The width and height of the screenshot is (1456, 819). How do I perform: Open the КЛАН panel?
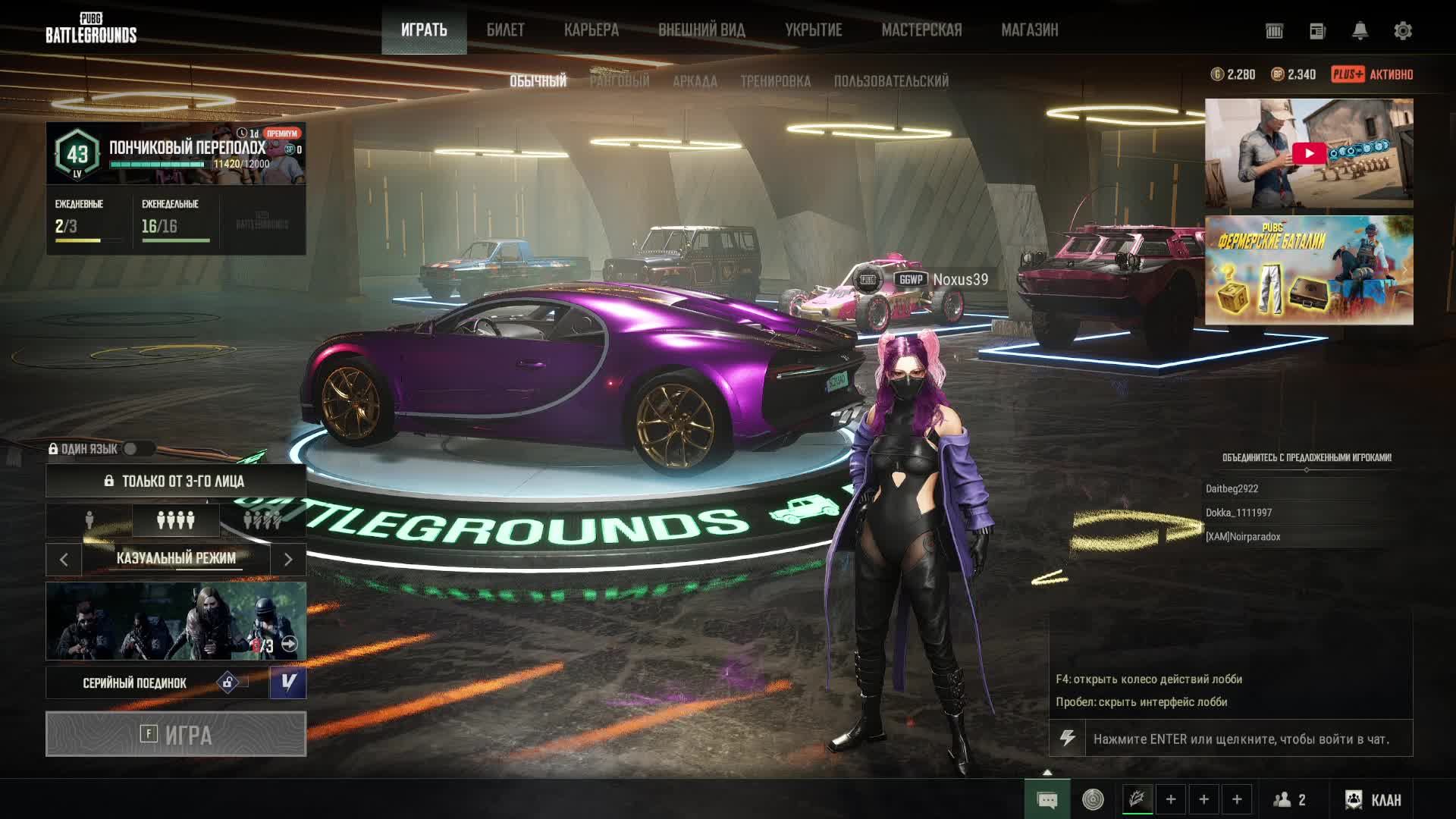1374,799
